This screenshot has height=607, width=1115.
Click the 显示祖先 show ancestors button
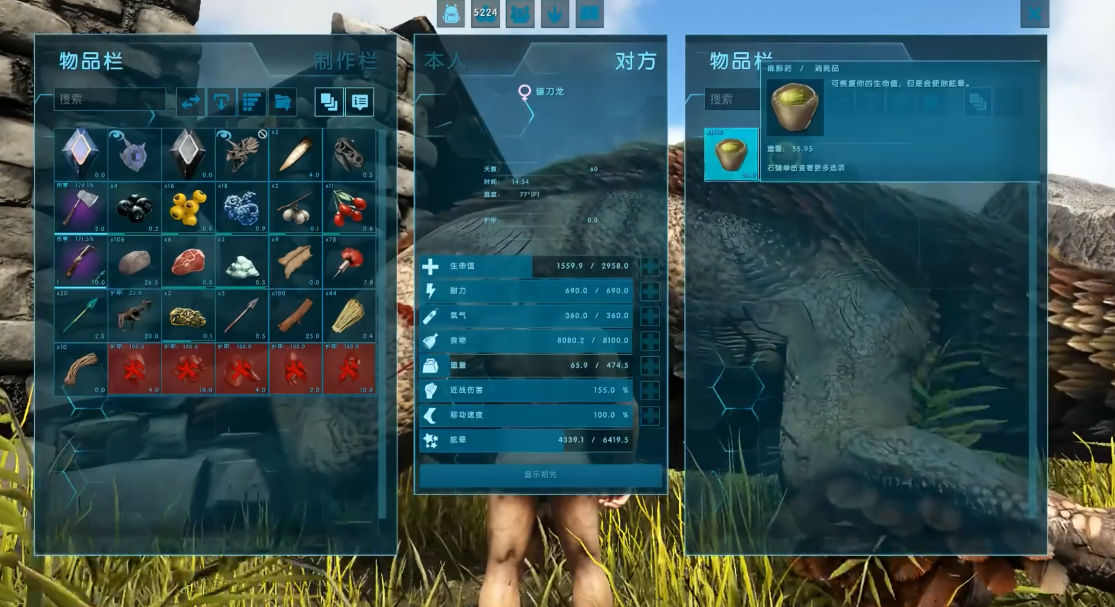540,475
